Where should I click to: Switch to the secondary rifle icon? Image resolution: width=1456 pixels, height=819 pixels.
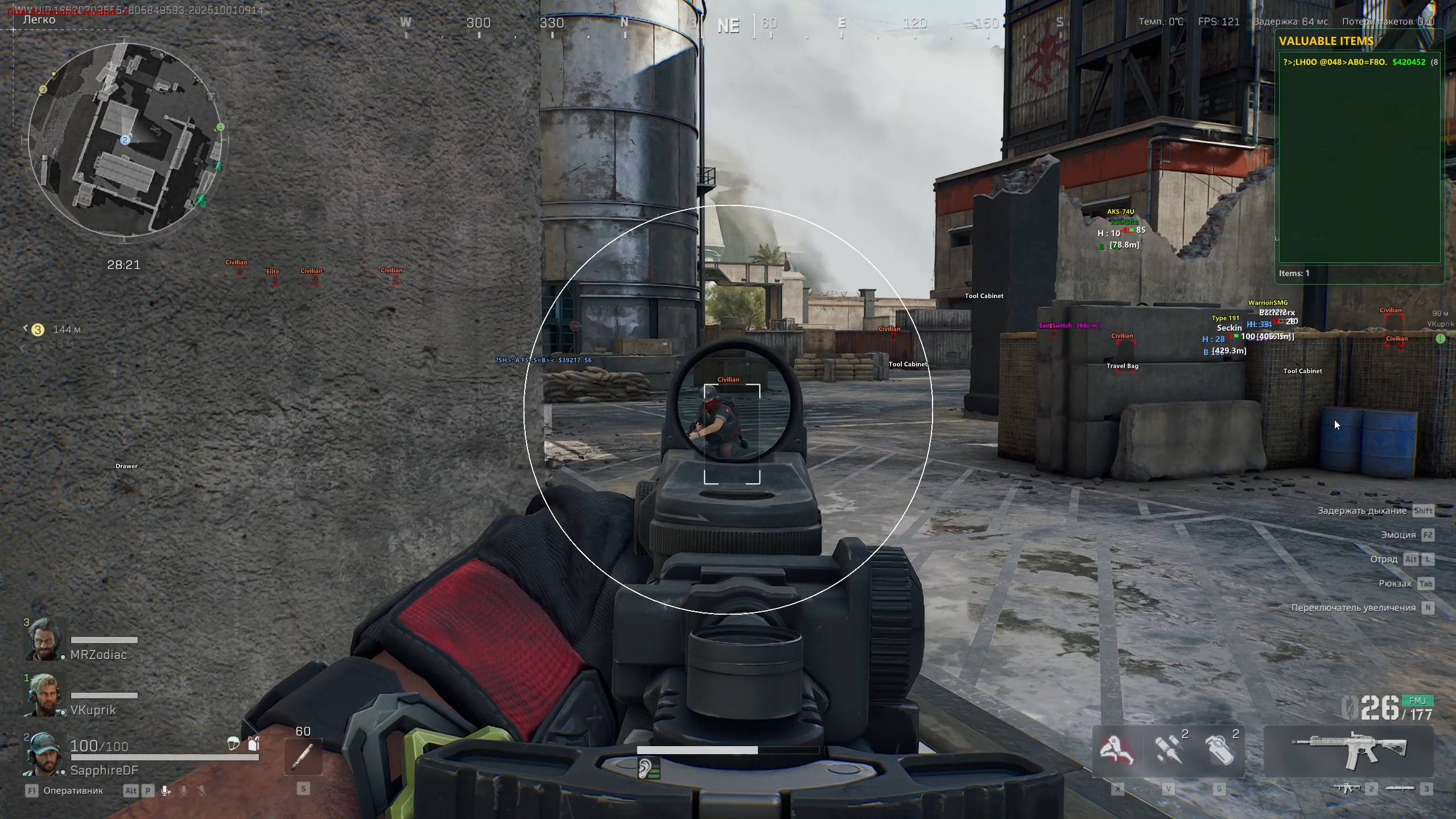click(x=1346, y=788)
